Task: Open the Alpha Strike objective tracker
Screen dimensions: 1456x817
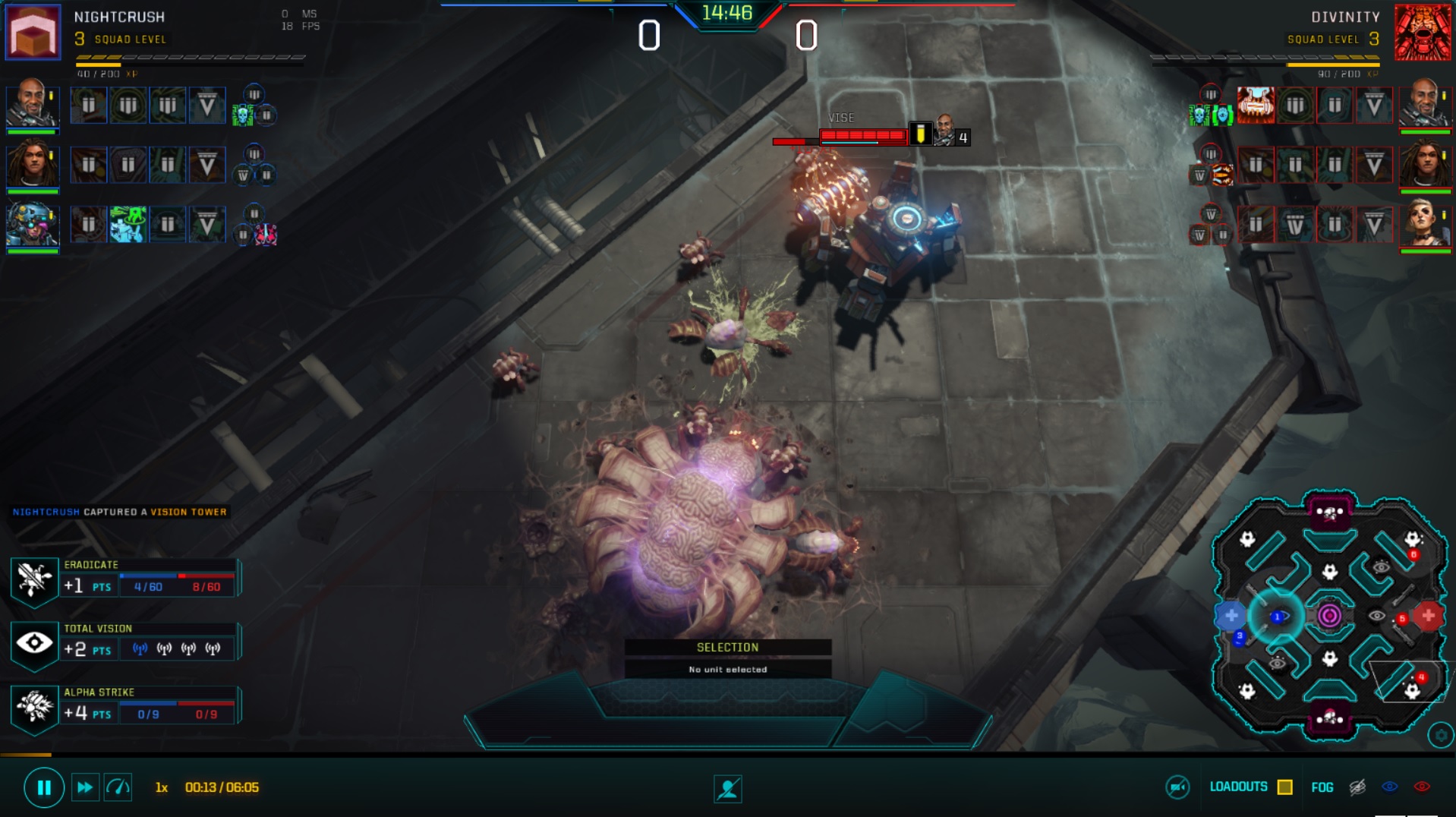Action: click(34, 707)
